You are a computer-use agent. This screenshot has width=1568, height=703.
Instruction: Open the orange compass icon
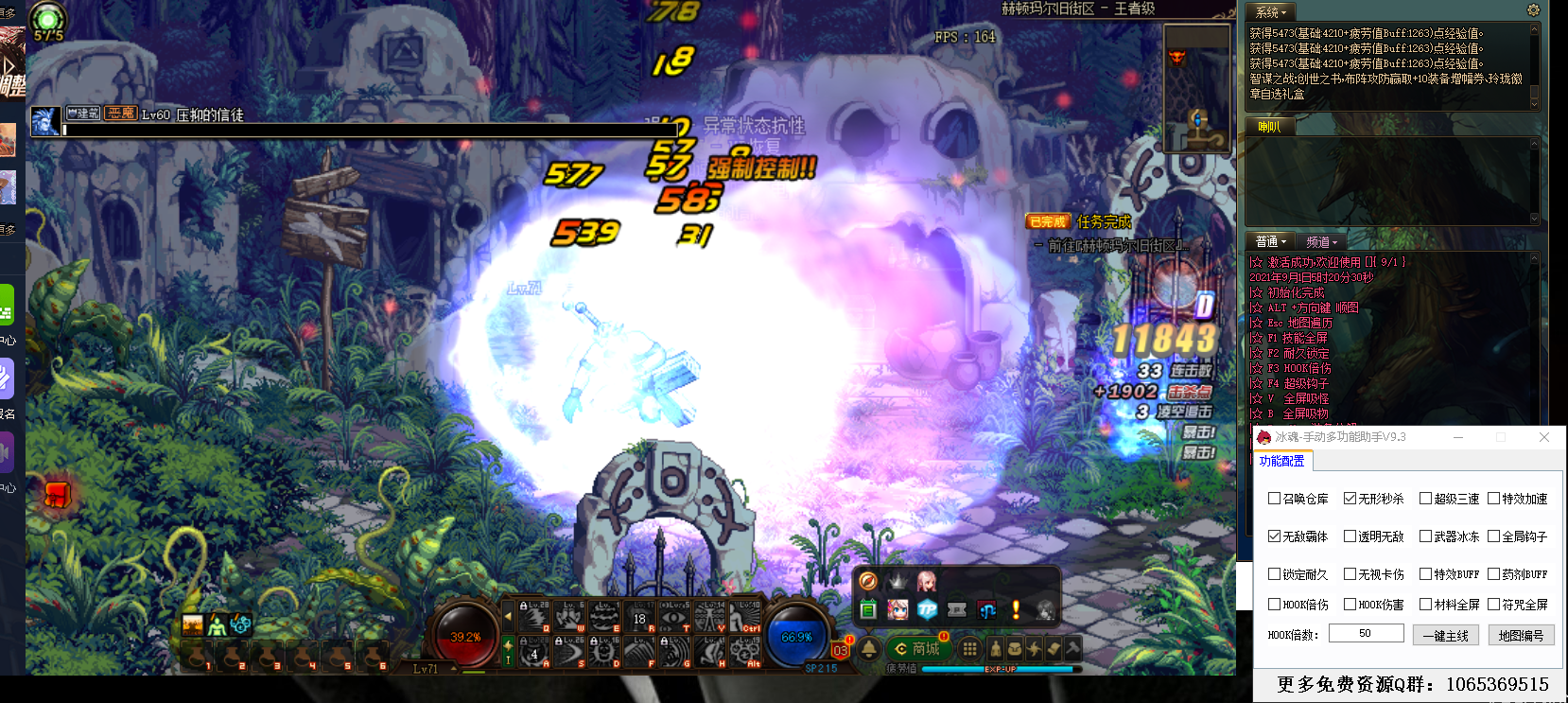[868, 581]
